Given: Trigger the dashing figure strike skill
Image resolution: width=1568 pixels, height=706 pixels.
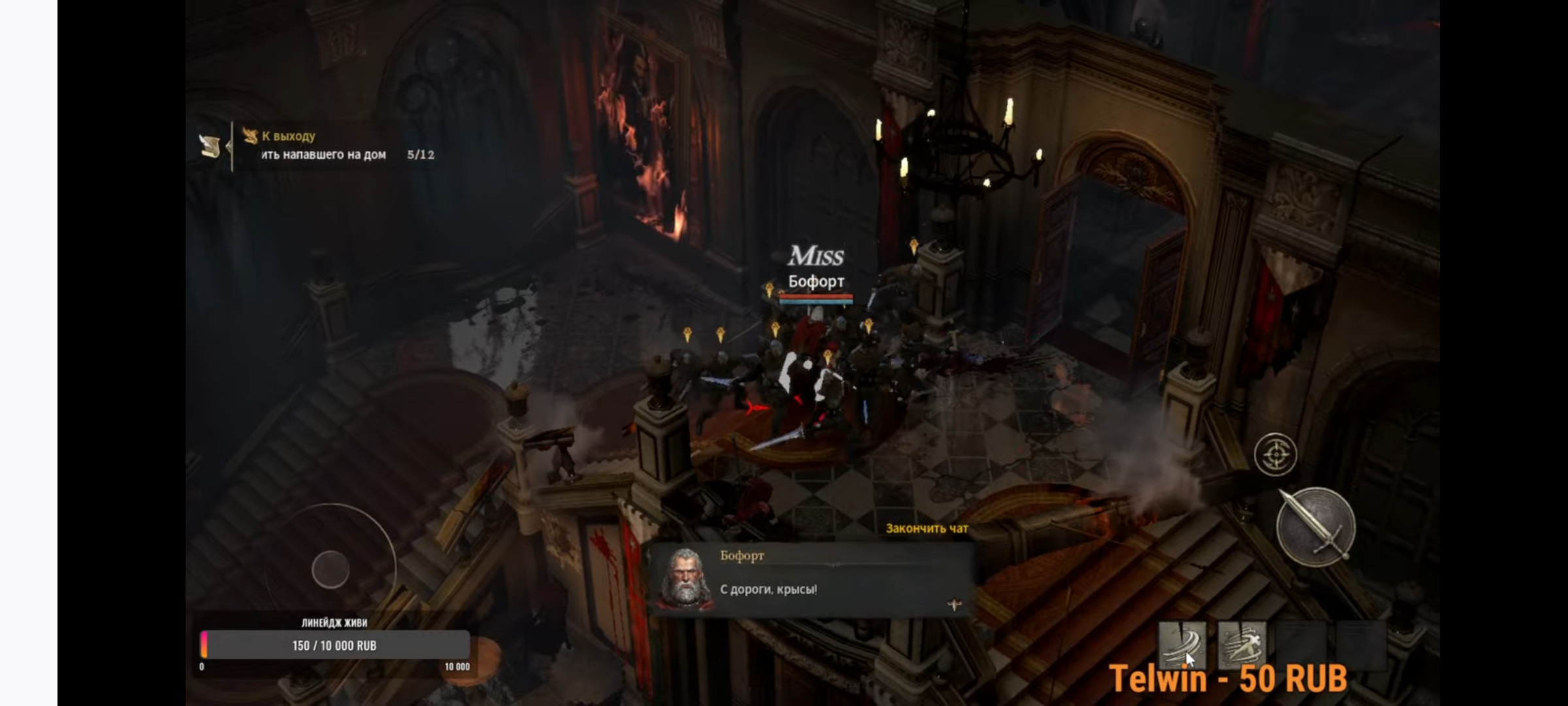Looking at the screenshot, I should click(1242, 645).
